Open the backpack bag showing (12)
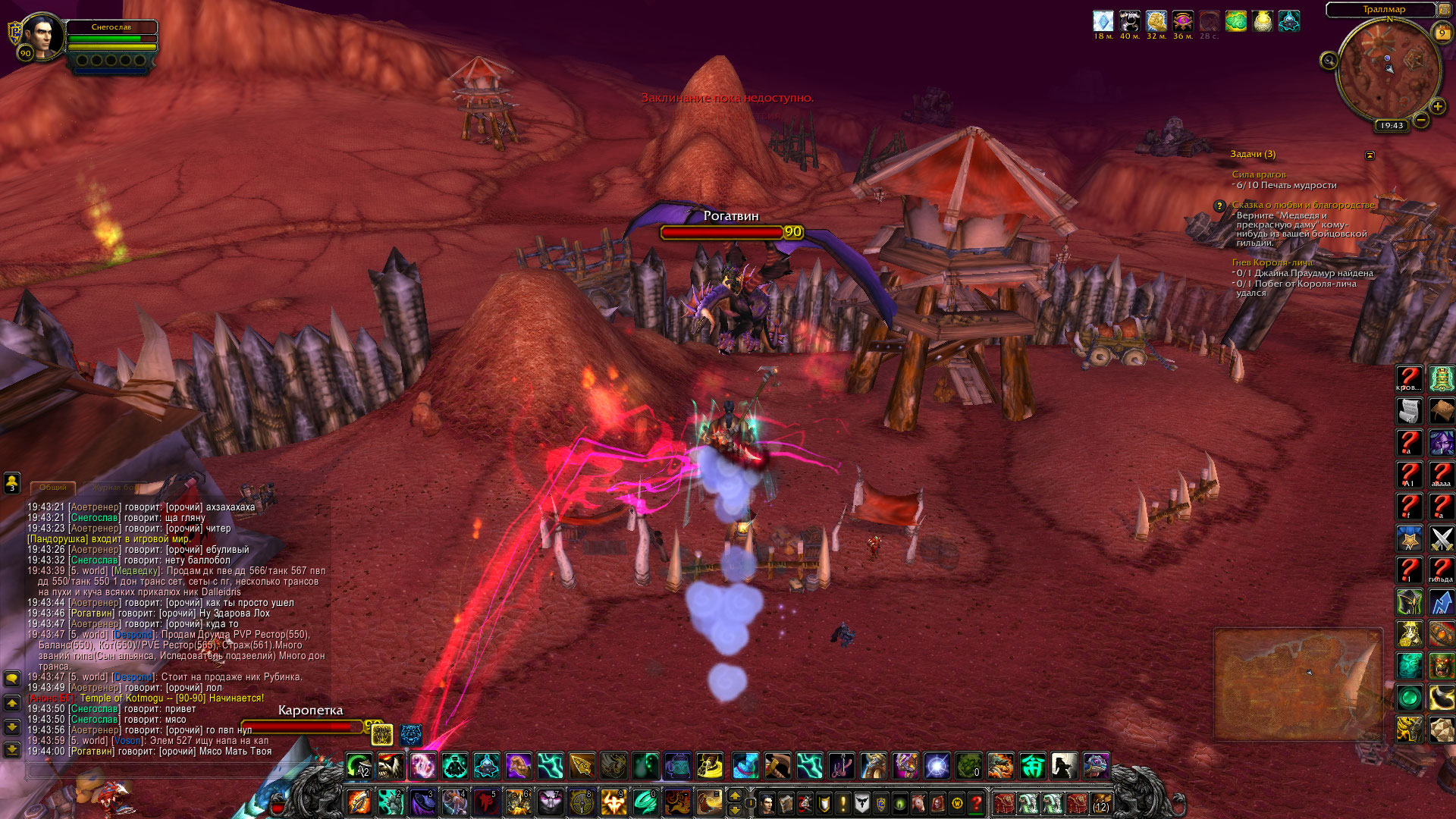This screenshot has width=1456, height=819. [x=1100, y=802]
